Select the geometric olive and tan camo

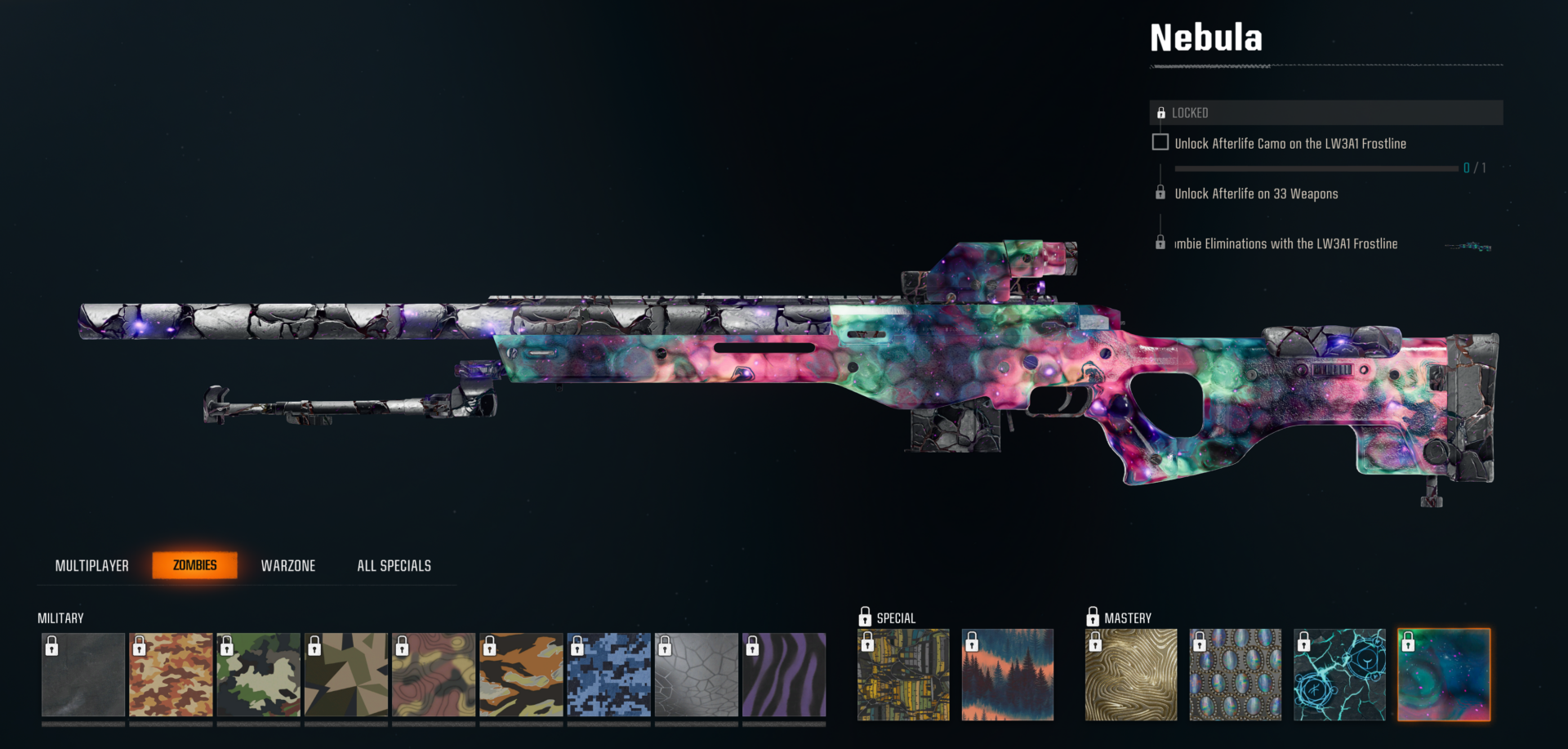(x=346, y=675)
